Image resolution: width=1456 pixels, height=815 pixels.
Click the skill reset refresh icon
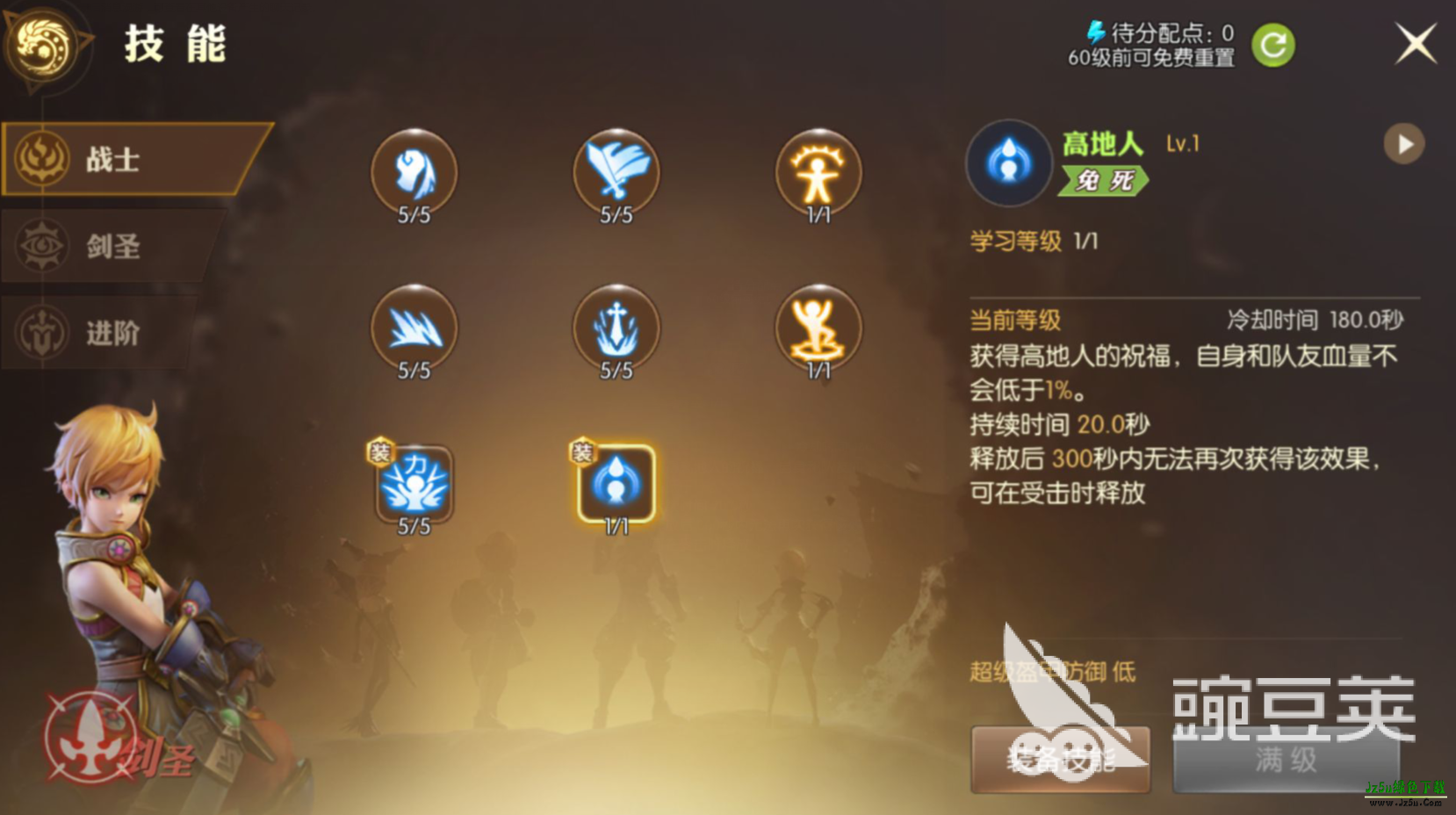pyautogui.click(x=1272, y=42)
